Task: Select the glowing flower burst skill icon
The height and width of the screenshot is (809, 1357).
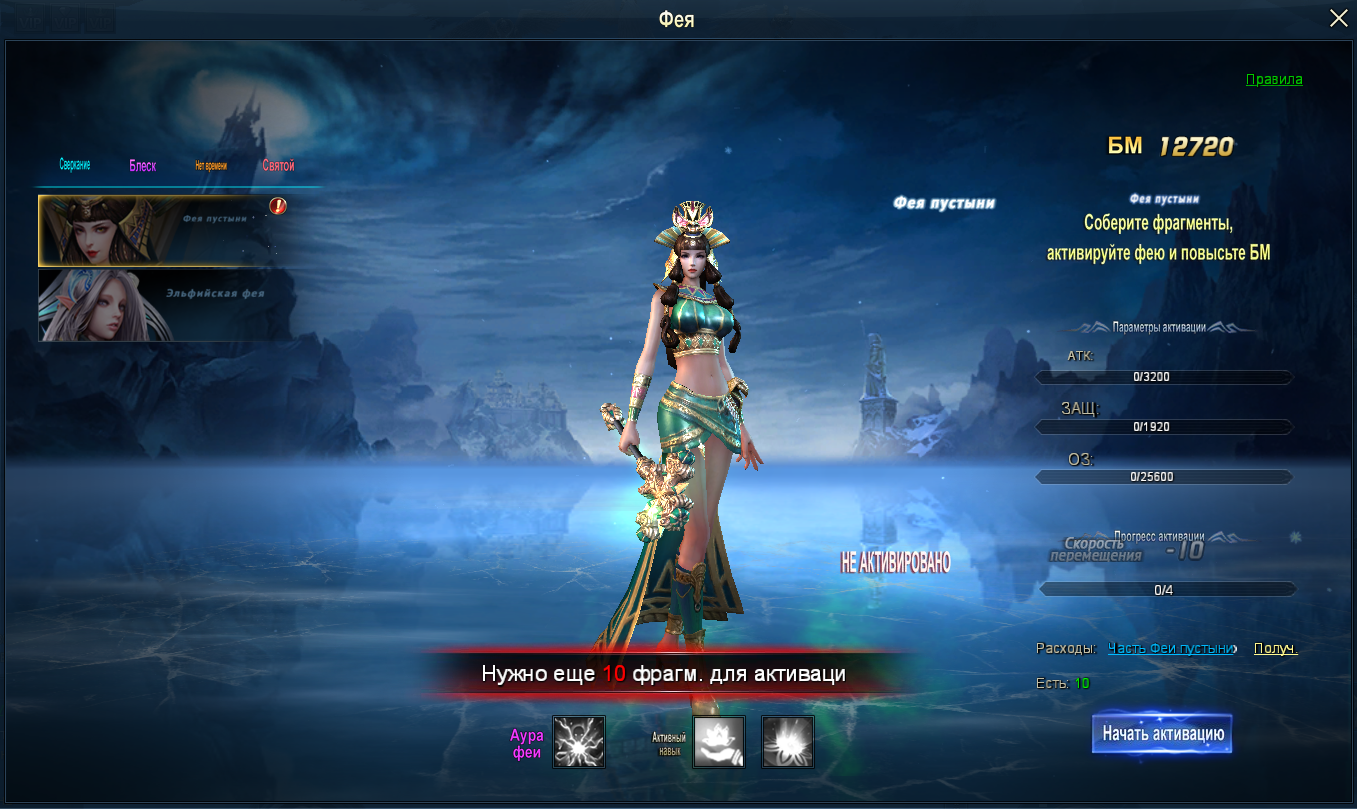Action: click(x=788, y=742)
